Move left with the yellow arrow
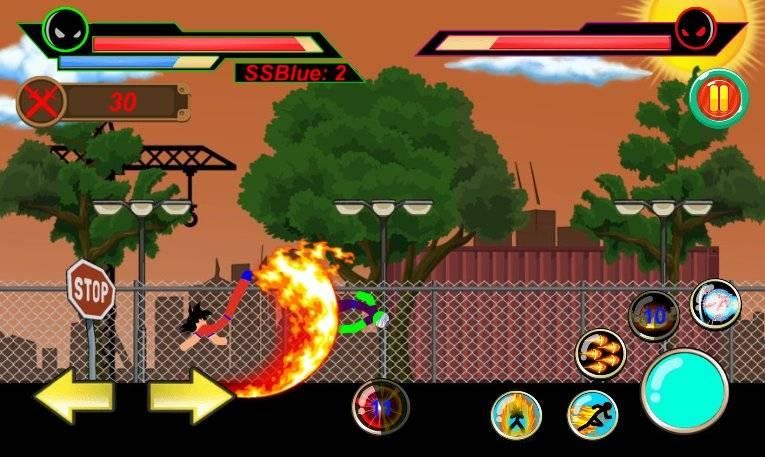This screenshot has height=457, width=765. point(74,400)
